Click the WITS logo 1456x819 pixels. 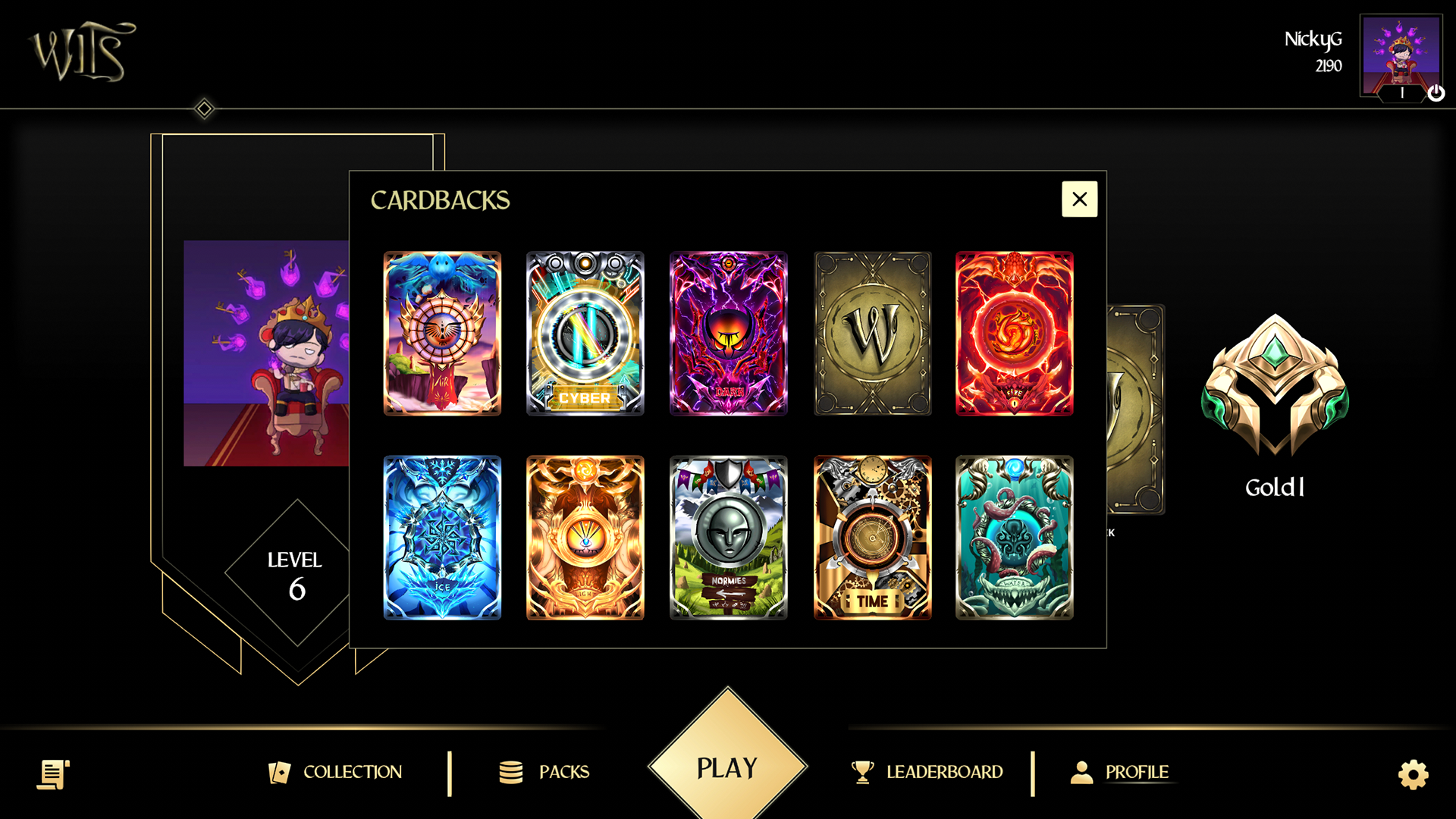point(82,52)
